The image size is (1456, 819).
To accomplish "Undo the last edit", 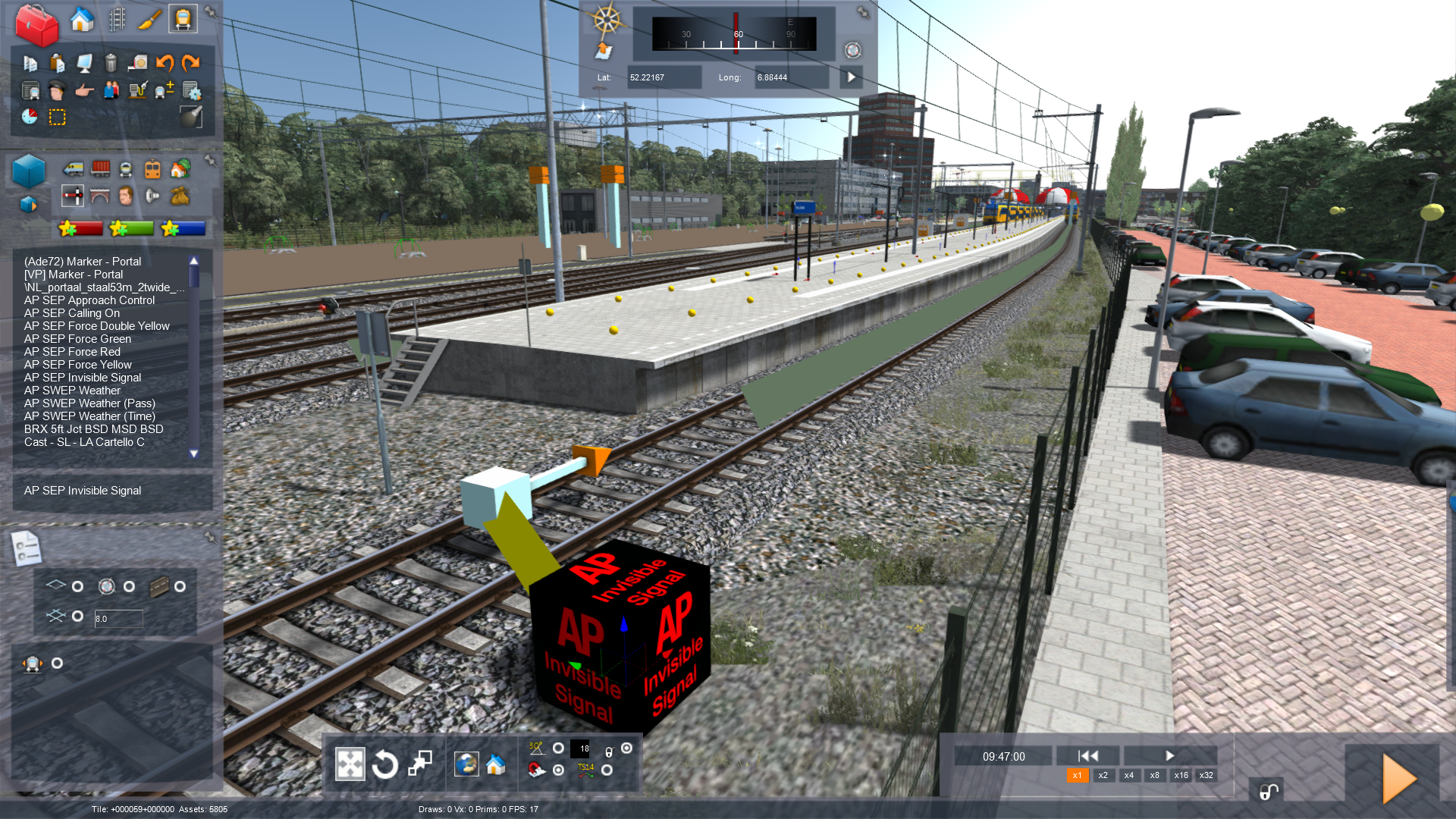I will (165, 63).
